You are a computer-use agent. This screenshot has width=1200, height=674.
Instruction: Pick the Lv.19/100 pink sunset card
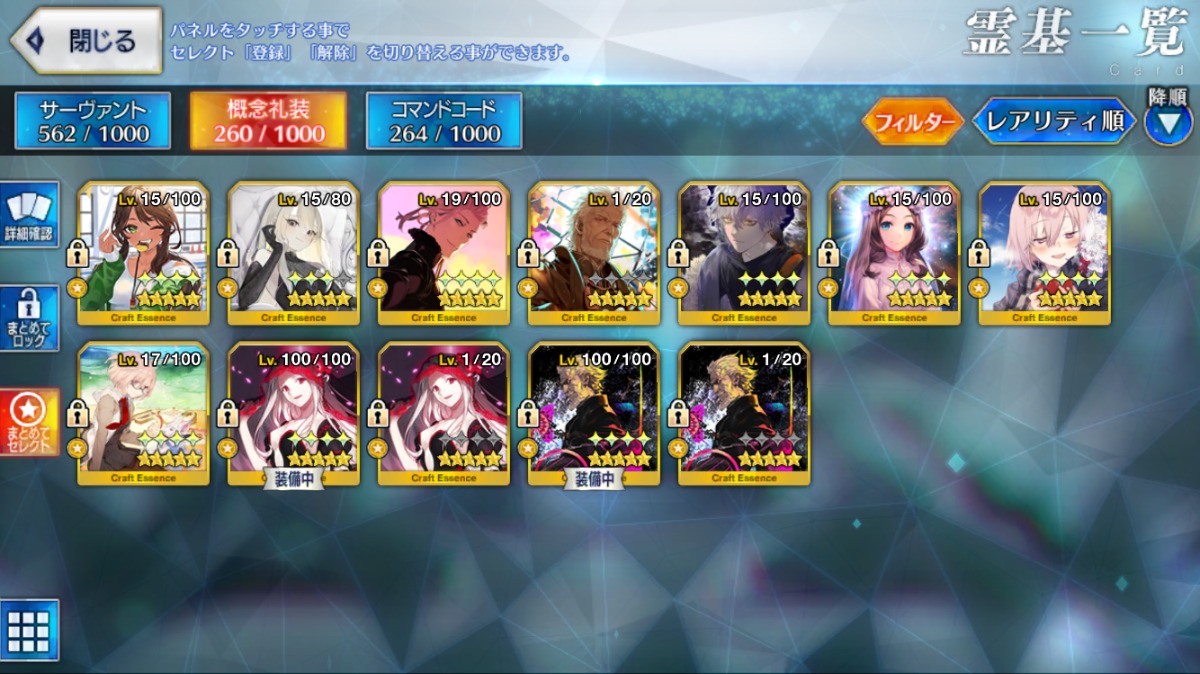click(444, 253)
